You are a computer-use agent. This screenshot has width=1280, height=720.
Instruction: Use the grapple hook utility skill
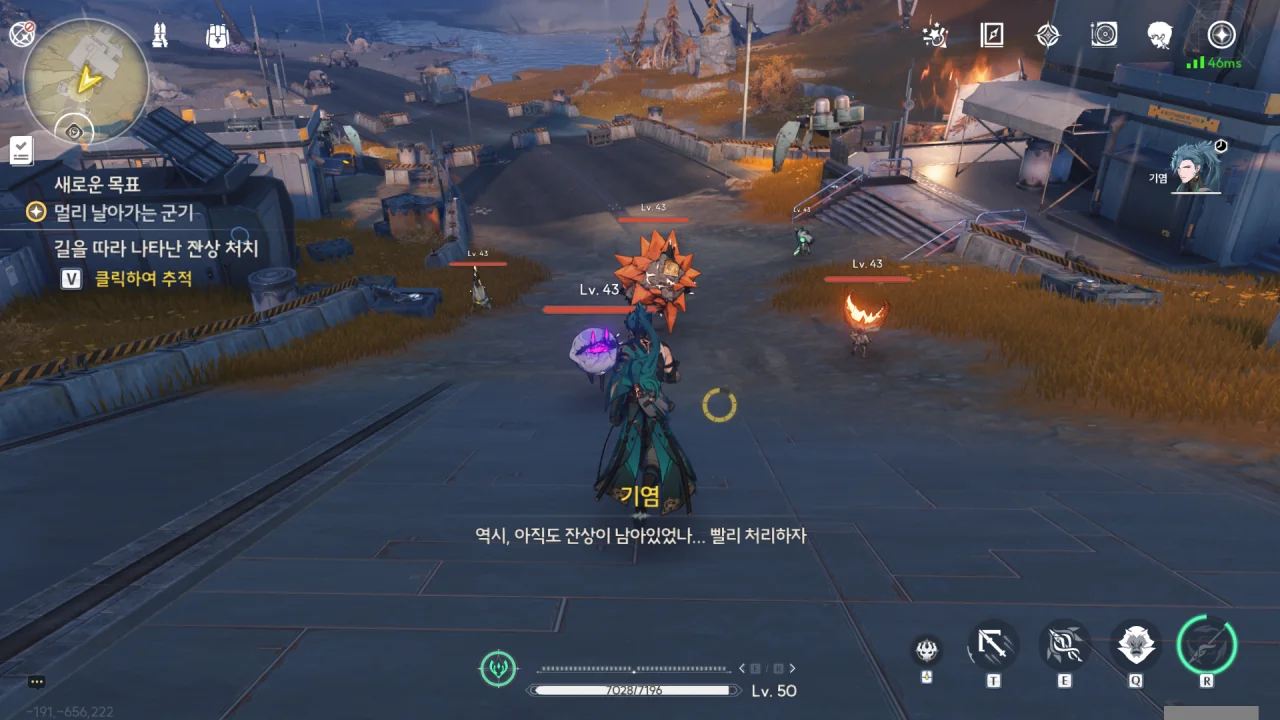tap(993, 646)
